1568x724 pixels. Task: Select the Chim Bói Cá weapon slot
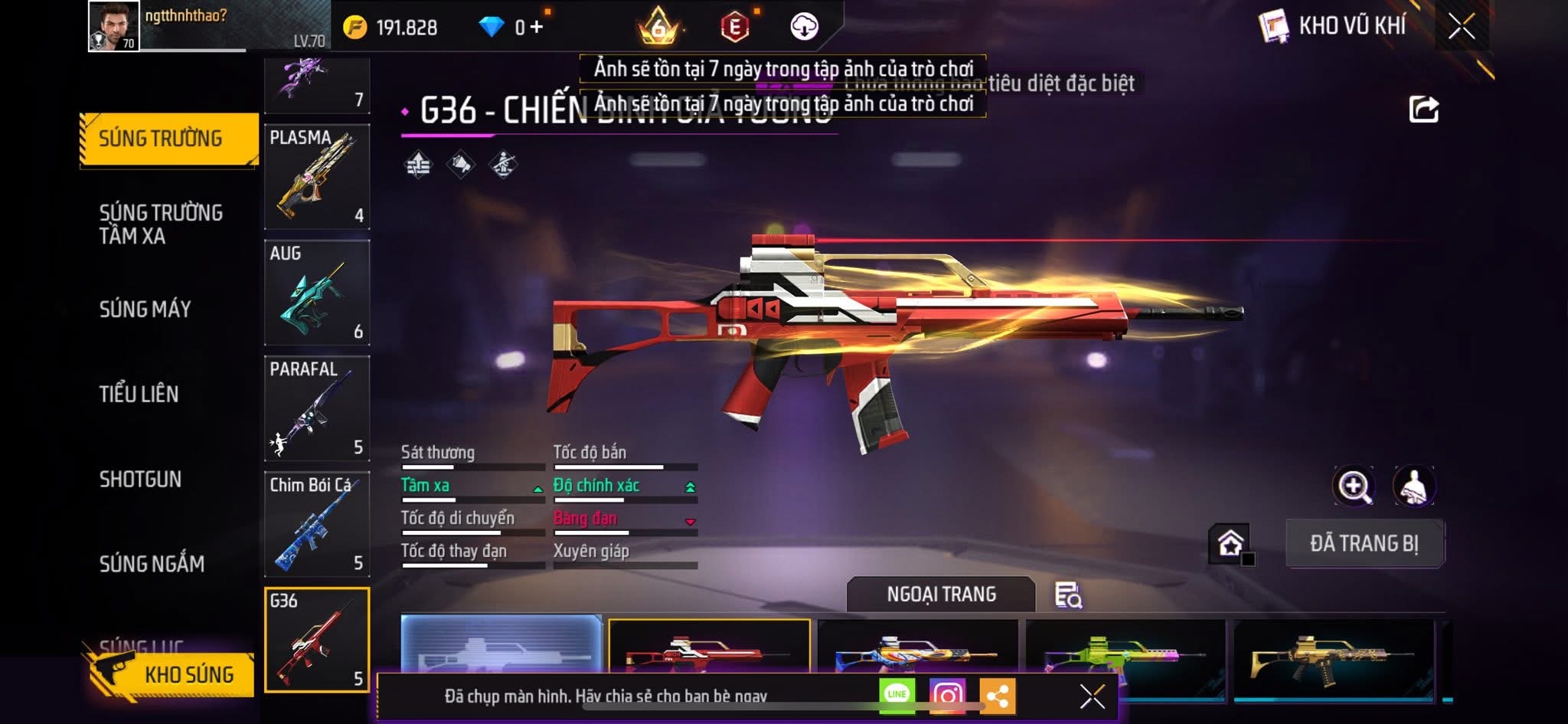(x=317, y=524)
